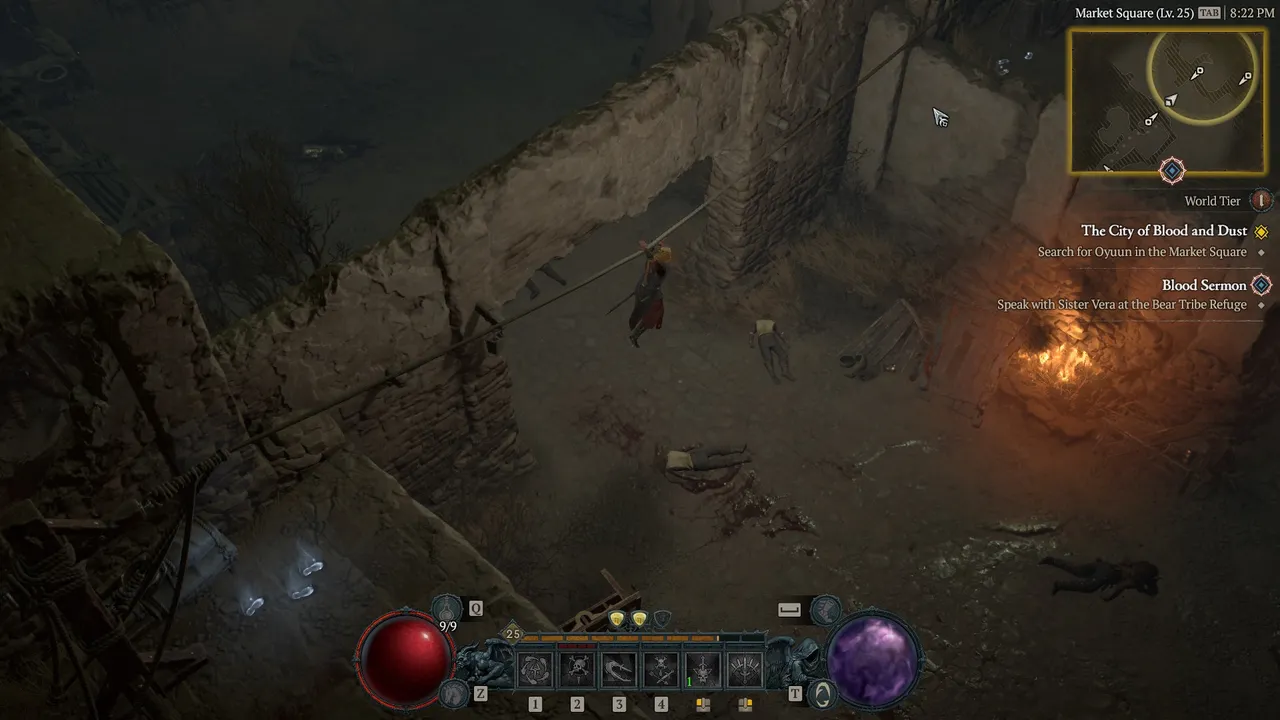Viewport: 1280px width, 720px height.
Task: Click the blue side-quest marker below minimap
Action: pos(1172,171)
